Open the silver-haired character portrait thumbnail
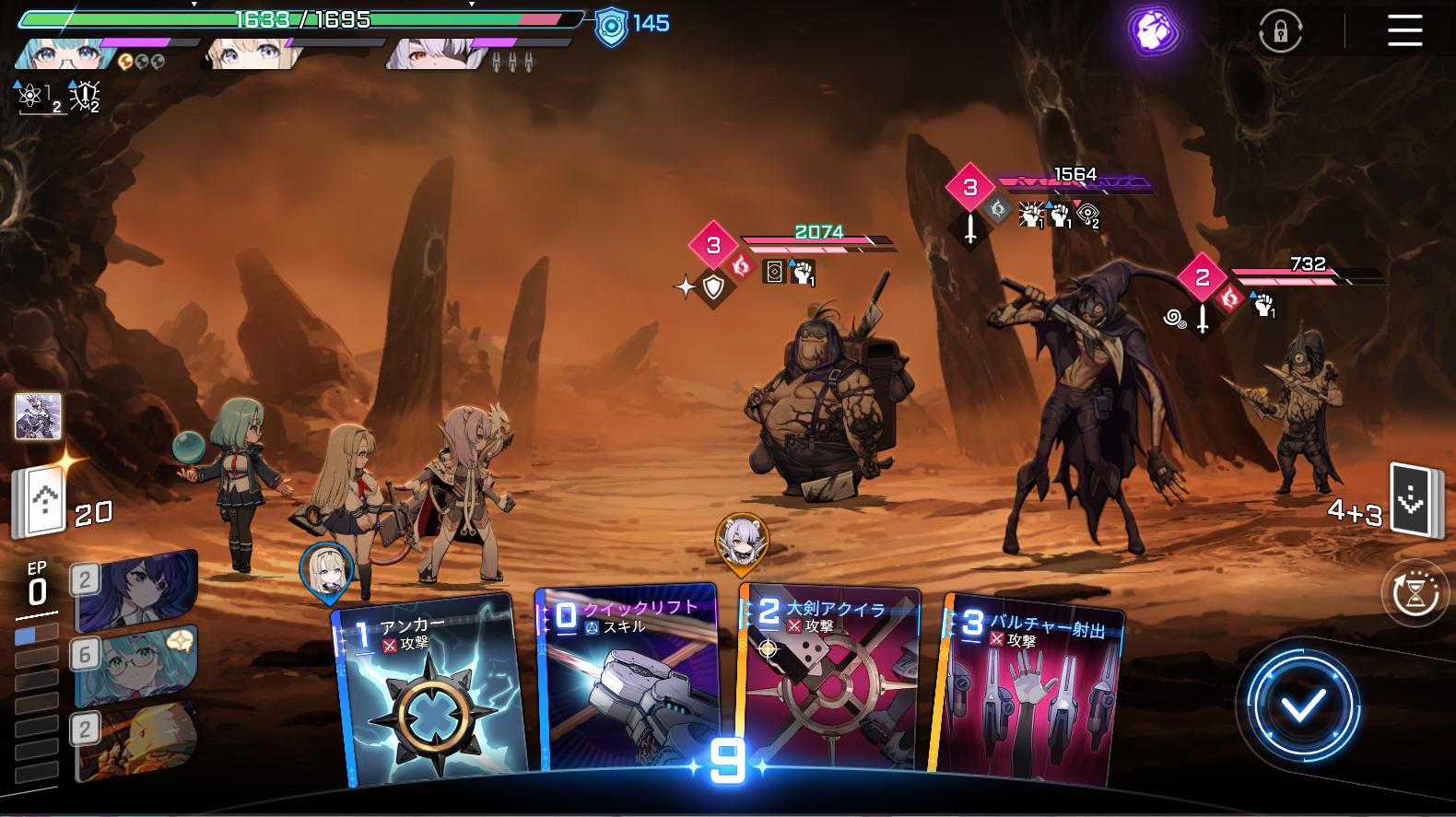This screenshot has width=1456, height=817. tap(39, 416)
